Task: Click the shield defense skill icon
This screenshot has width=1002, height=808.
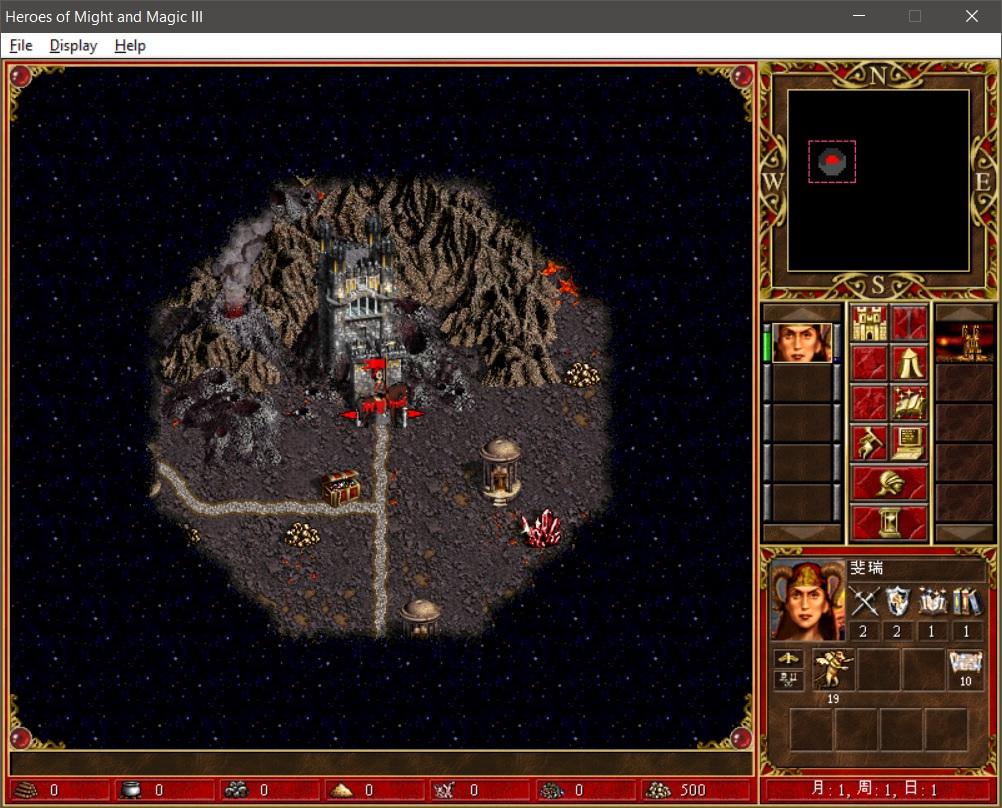Action: pyautogui.click(x=898, y=601)
